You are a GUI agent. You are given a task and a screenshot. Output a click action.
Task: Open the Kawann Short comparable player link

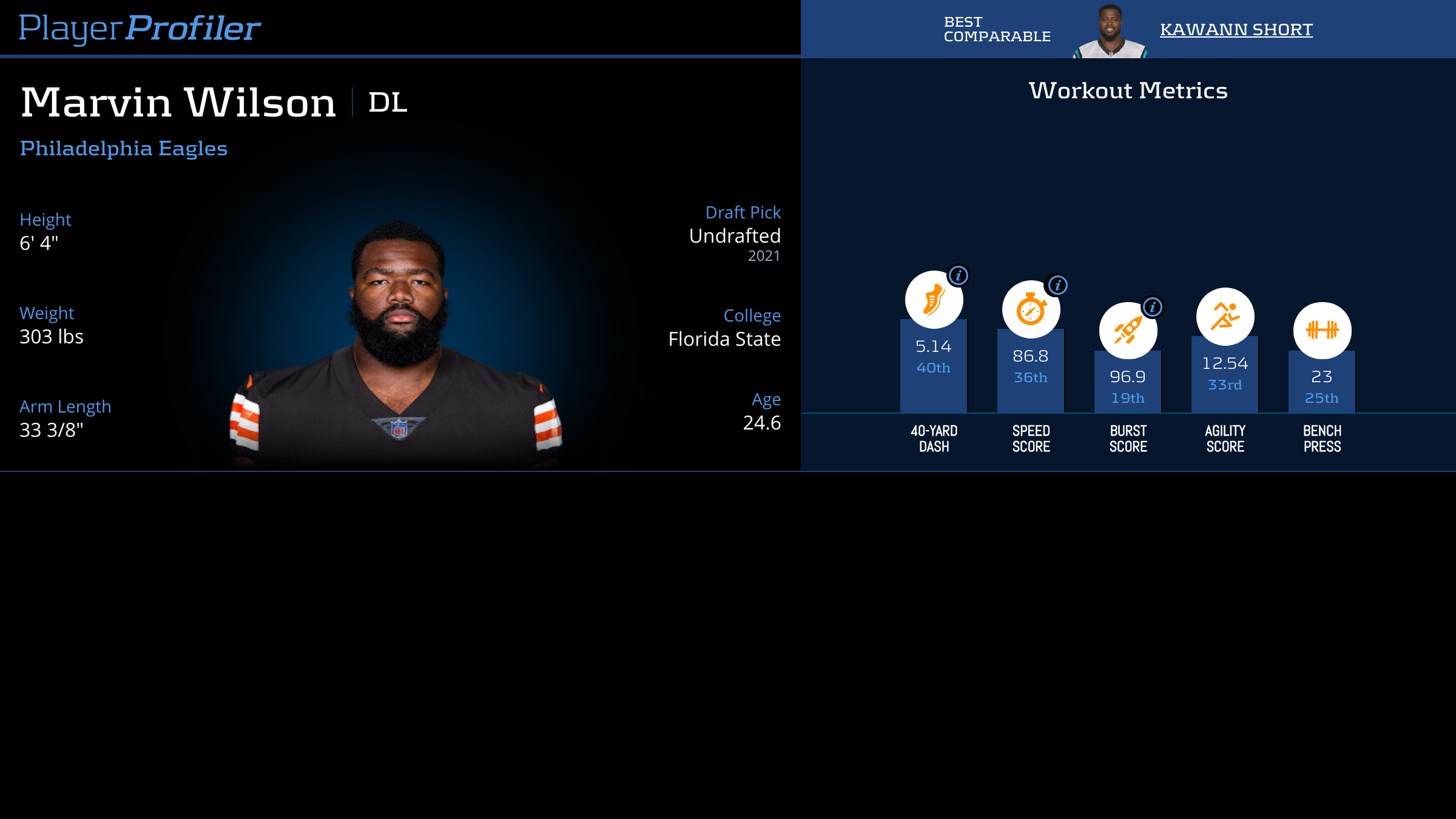(x=1236, y=29)
